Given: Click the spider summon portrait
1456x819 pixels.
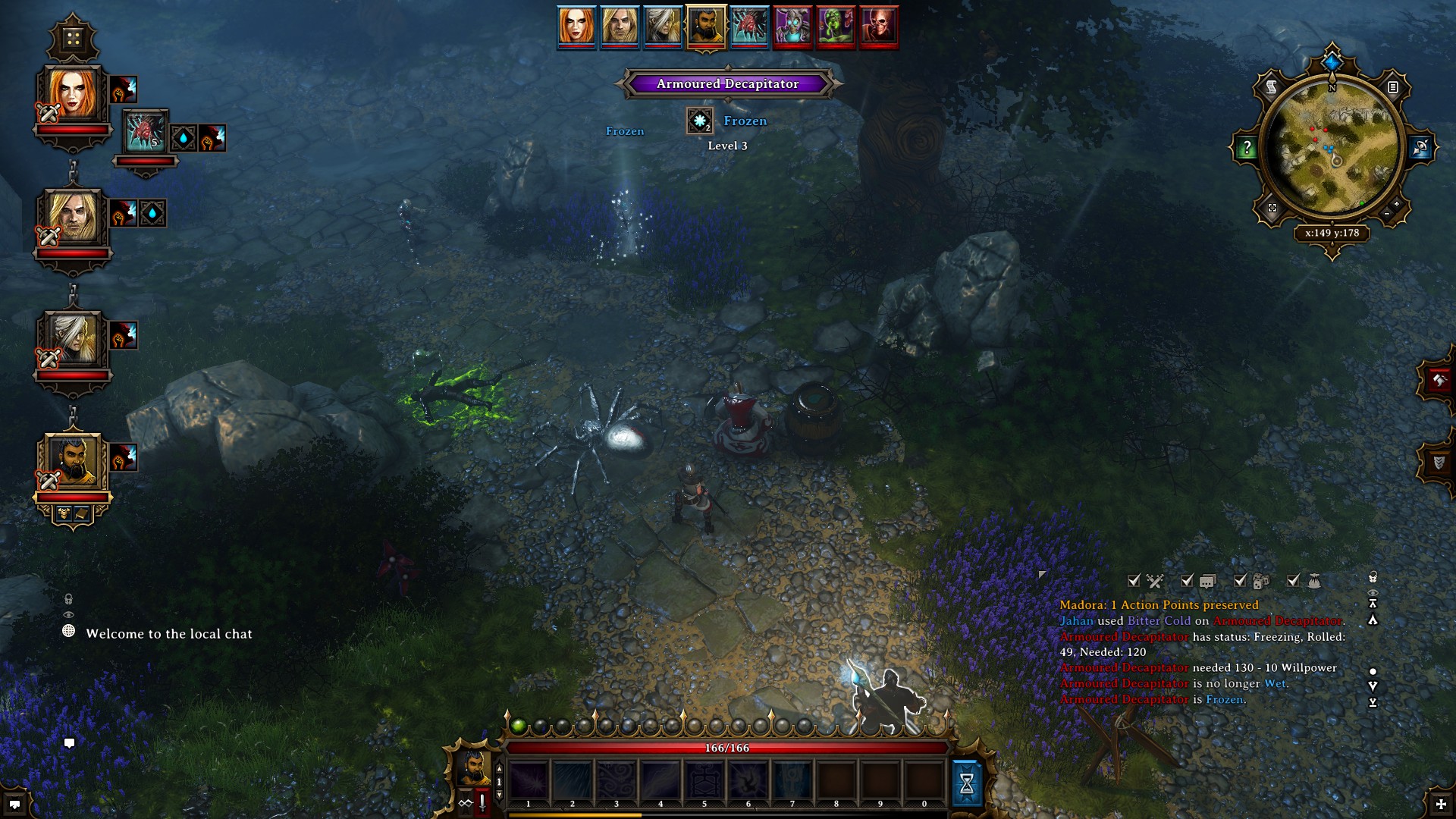Looking at the screenshot, I should [x=144, y=133].
